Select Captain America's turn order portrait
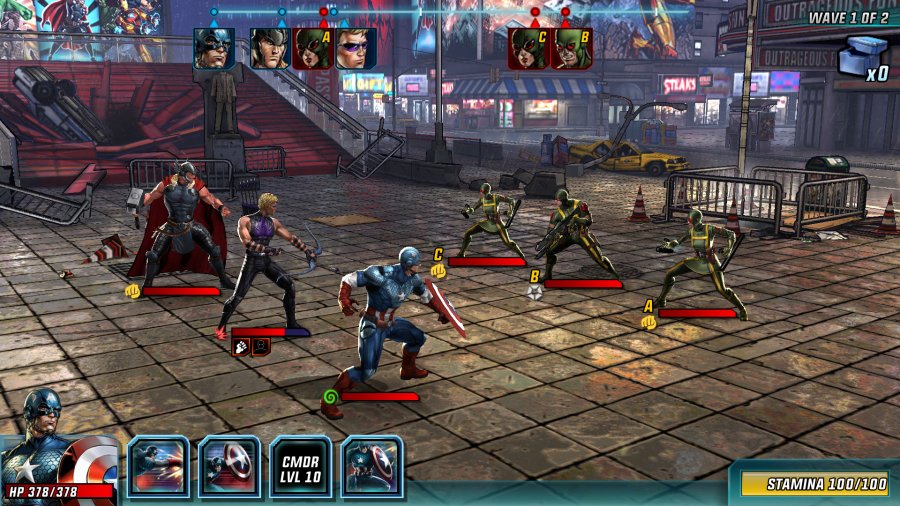Screen dimensions: 900x506 tap(214, 48)
